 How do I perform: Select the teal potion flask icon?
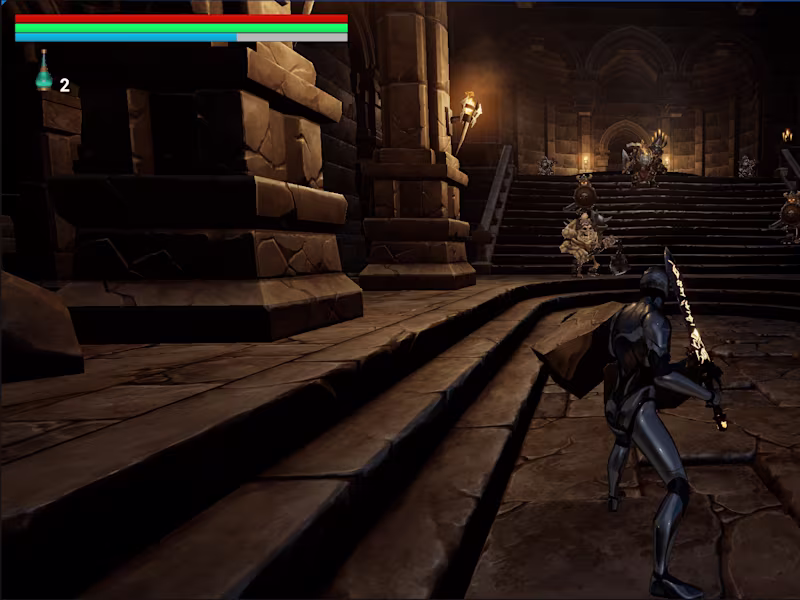point(44,74)
